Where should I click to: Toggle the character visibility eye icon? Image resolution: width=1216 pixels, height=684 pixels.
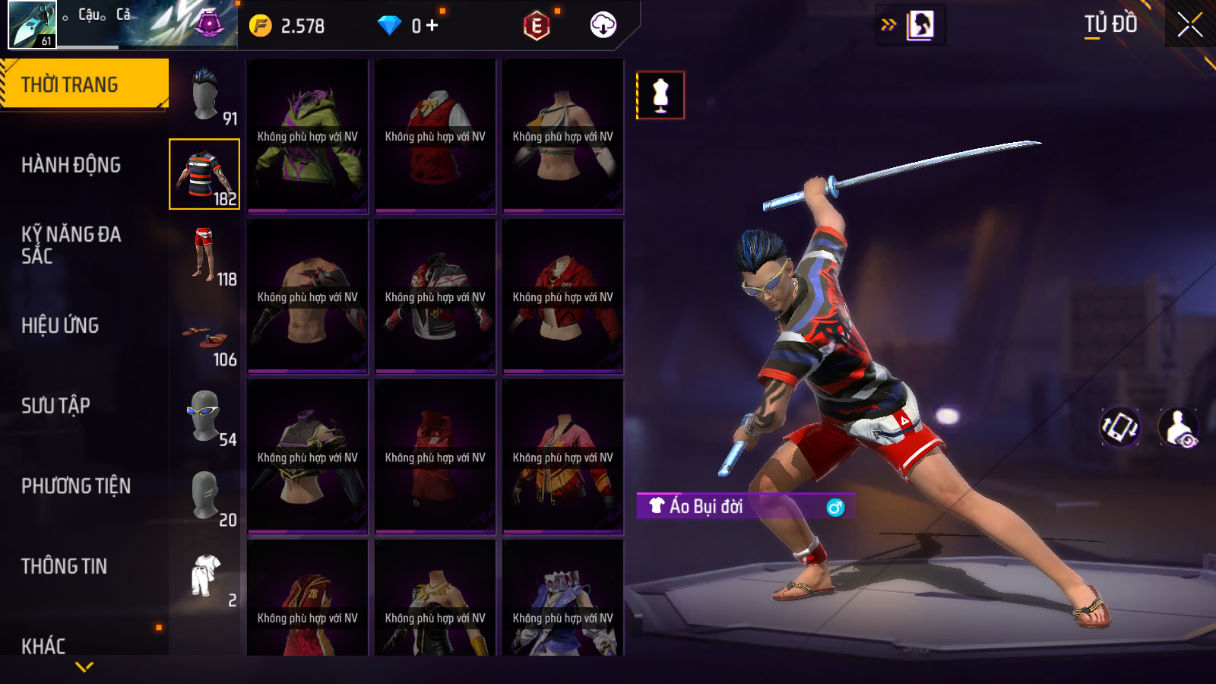click(1178, 427)
